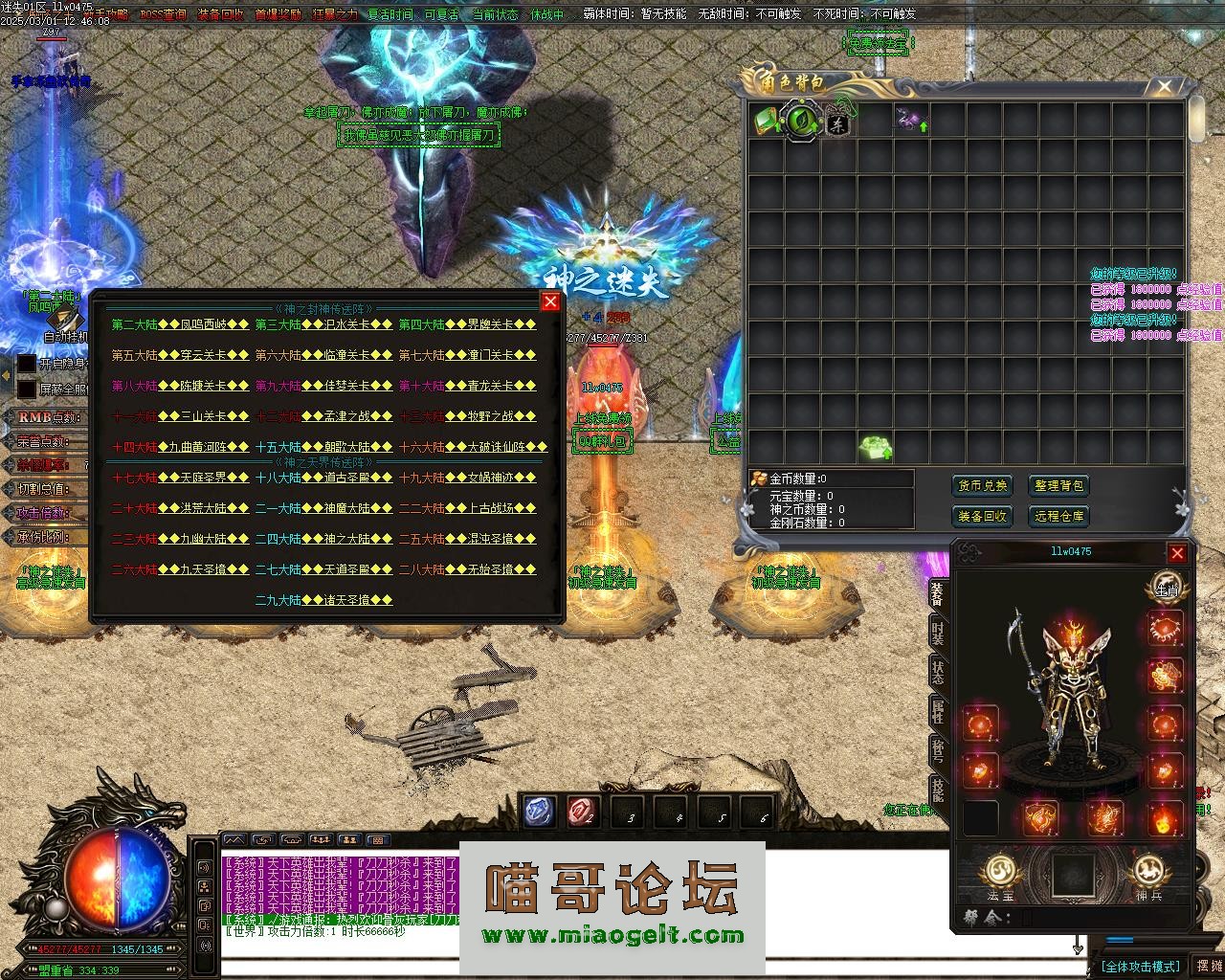Open the 远程仓库 remote warehouse
The height and width of the screenshot is (980, 1225).
tap(1058, 516)
